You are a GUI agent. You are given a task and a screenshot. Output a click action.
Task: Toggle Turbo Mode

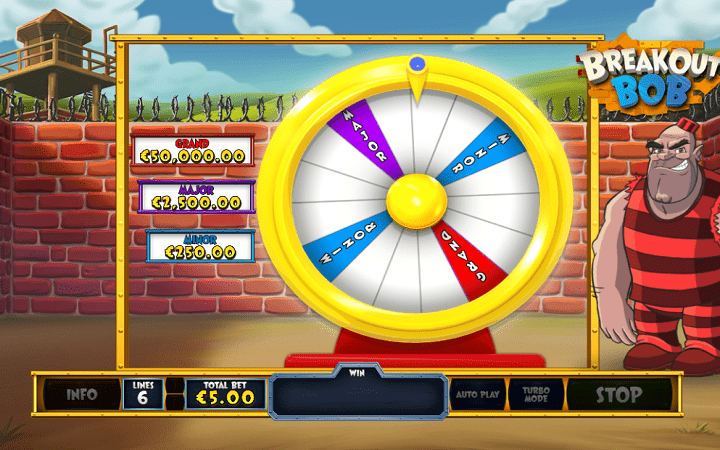[x=536, y=394]
